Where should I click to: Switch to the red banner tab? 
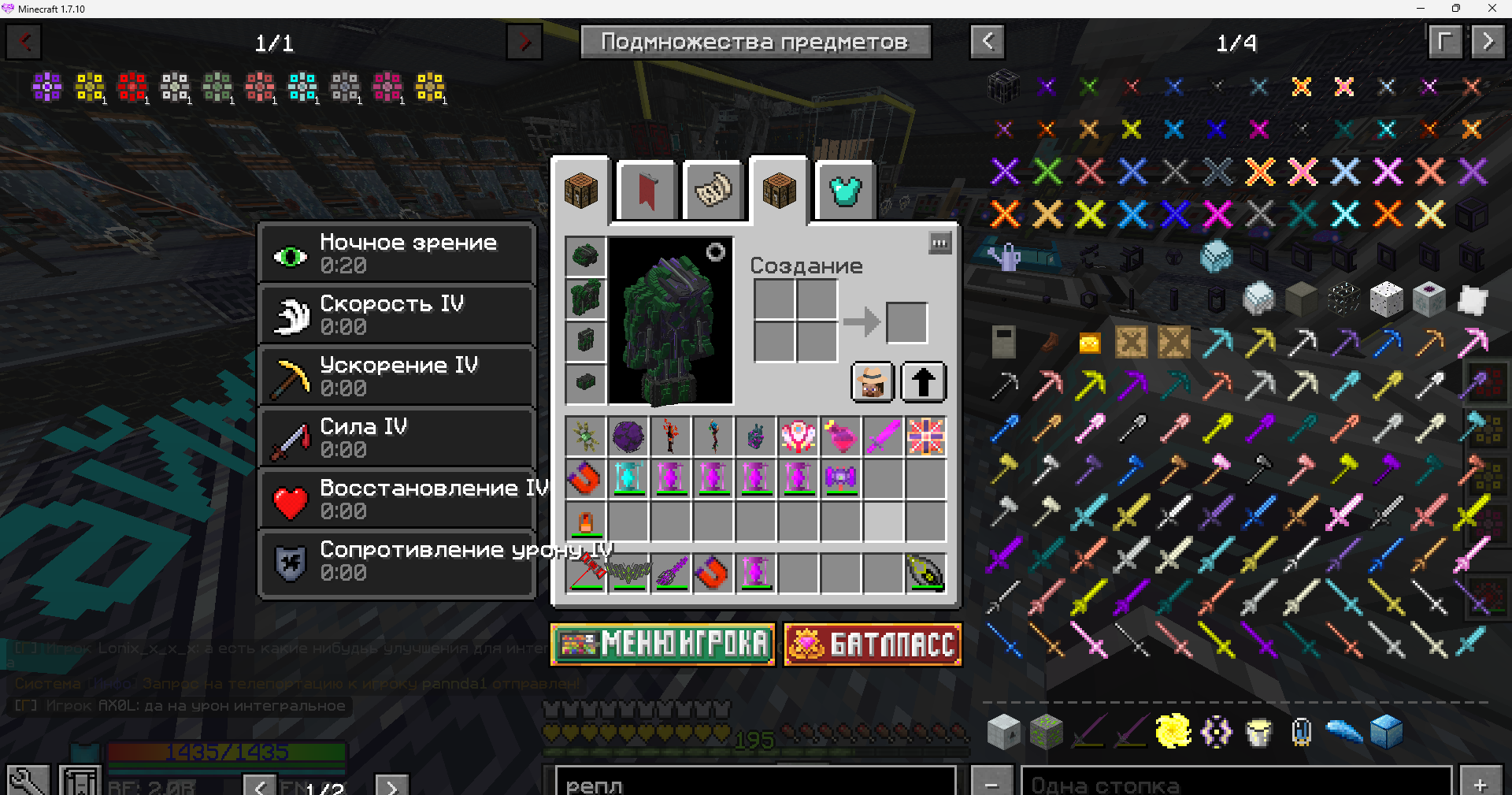click(647, 191)
